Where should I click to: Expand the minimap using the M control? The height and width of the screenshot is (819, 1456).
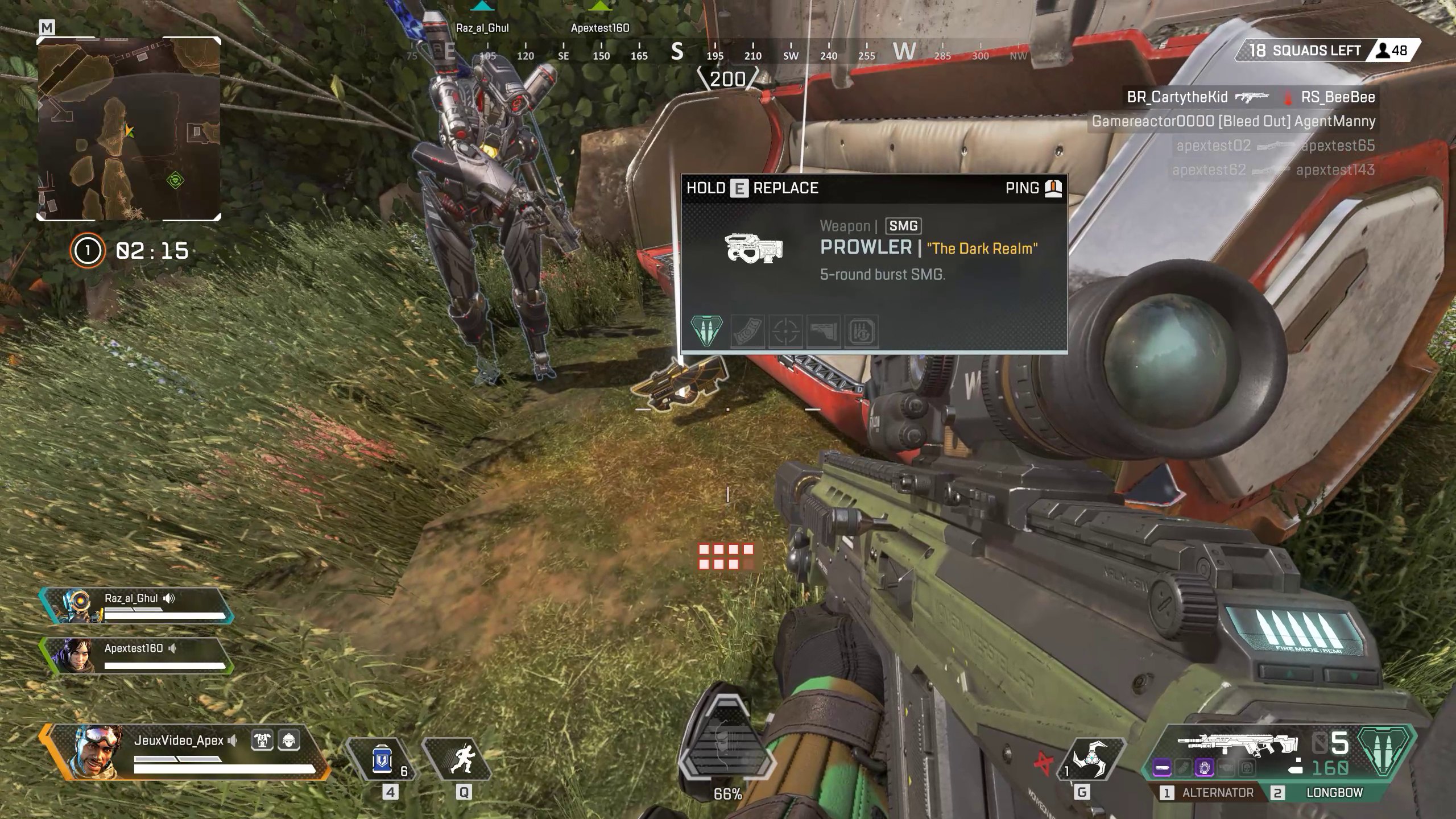pos(45,27)
